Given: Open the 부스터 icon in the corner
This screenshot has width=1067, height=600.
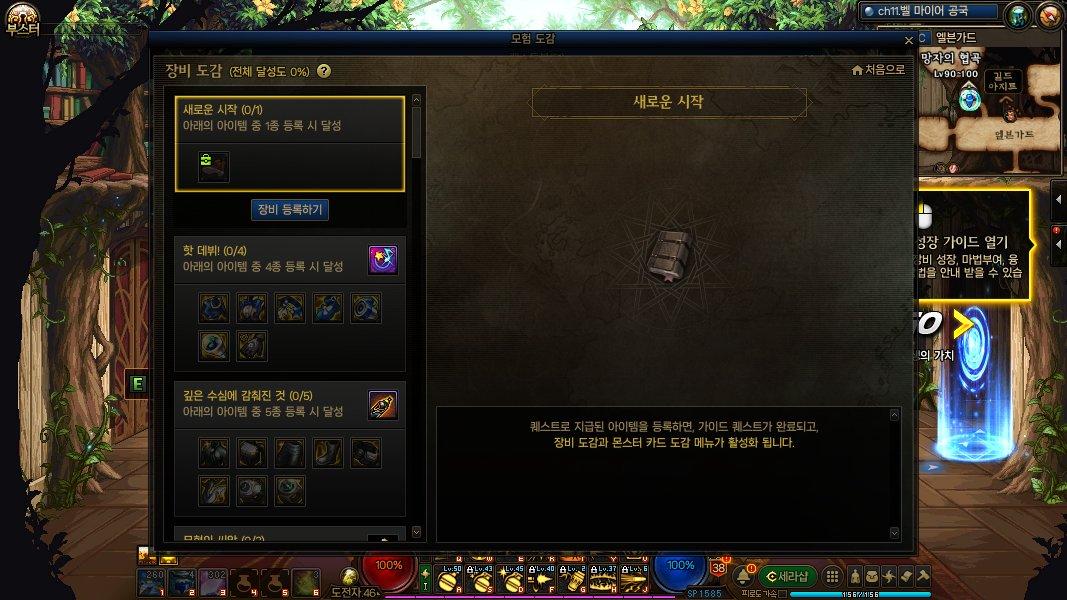Looking at the screenshot, I should [x=21, y=17].
